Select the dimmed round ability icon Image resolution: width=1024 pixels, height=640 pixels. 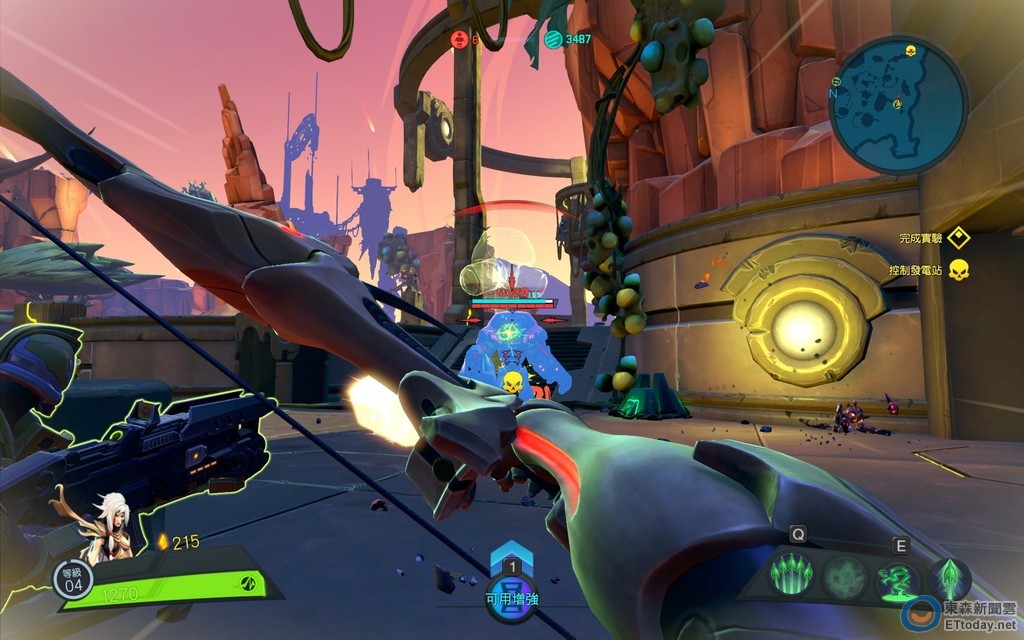pos(845,578)
